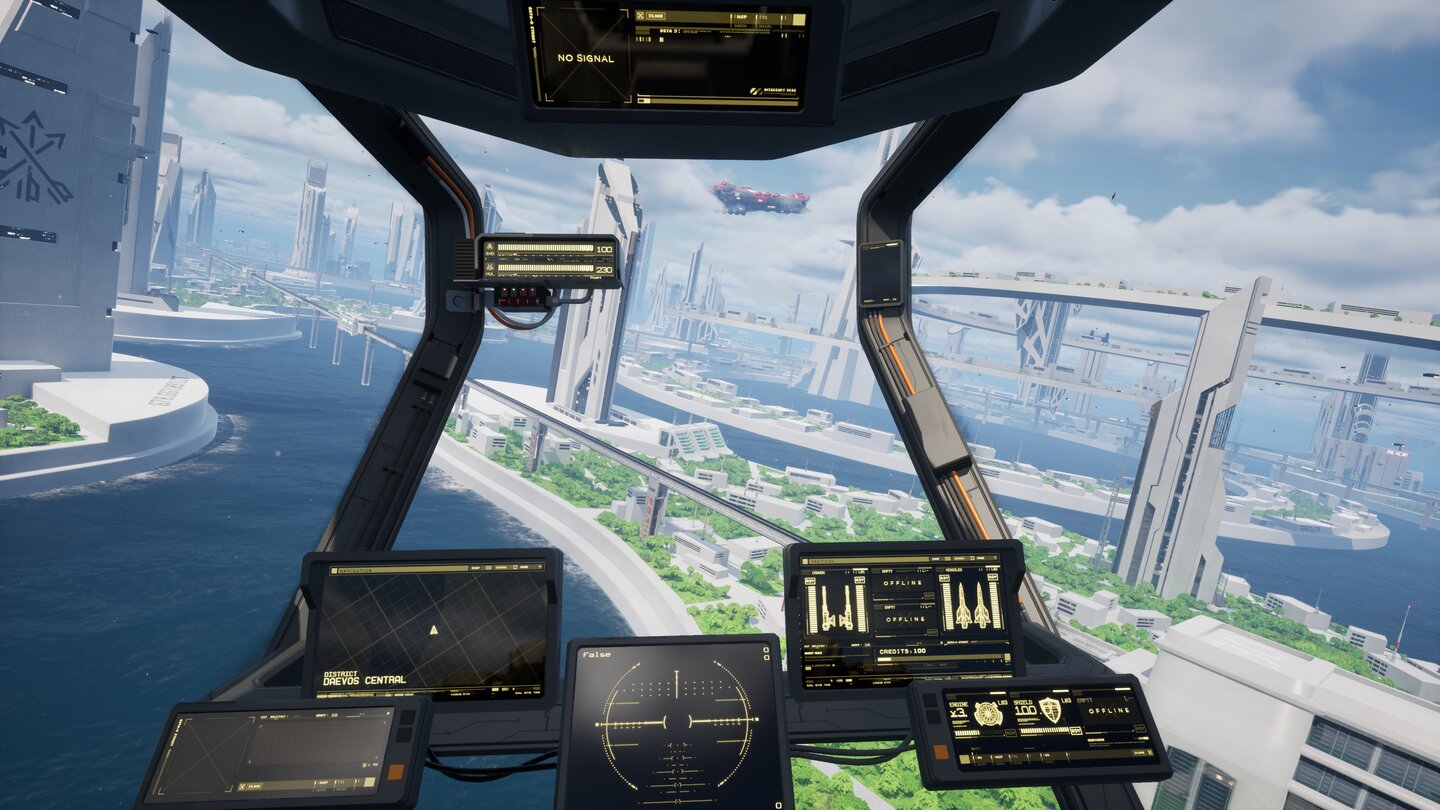Open the navigation map showing Daevos Central
This screenshot has height=810, width=1440.
432,629
